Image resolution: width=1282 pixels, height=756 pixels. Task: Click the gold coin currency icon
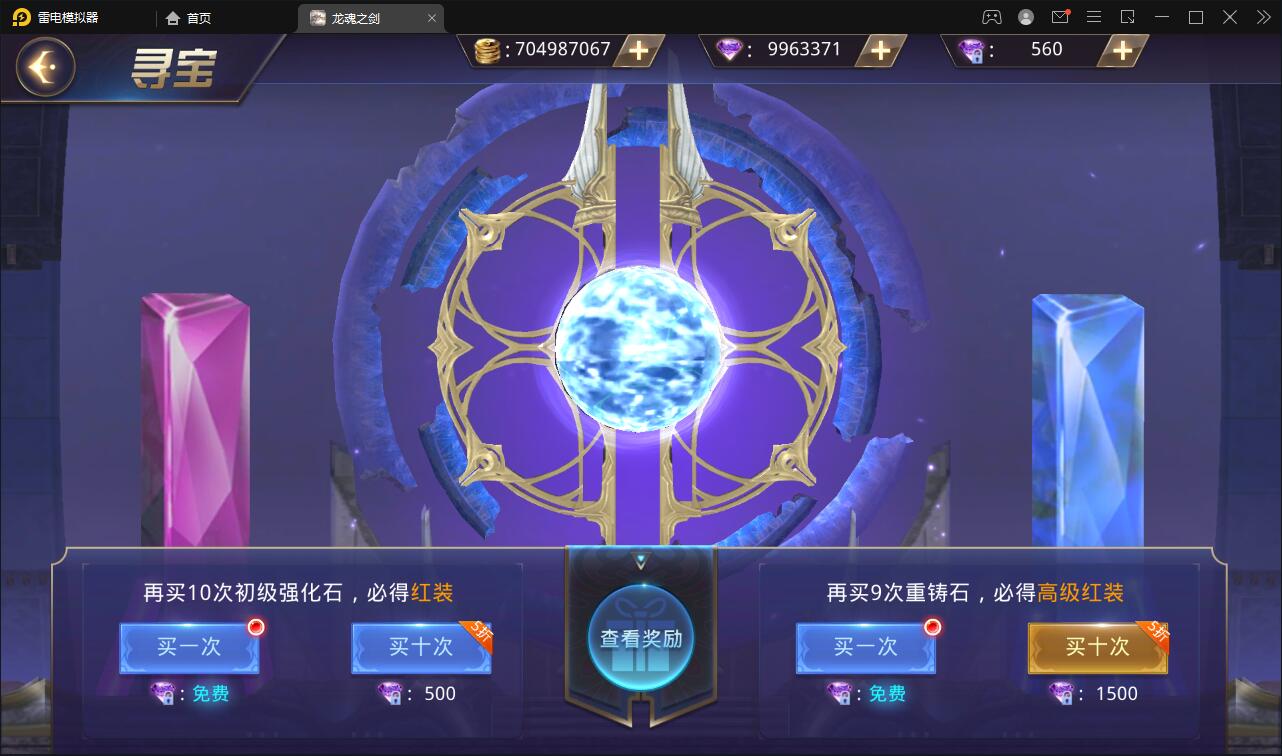tap(489, 49)
